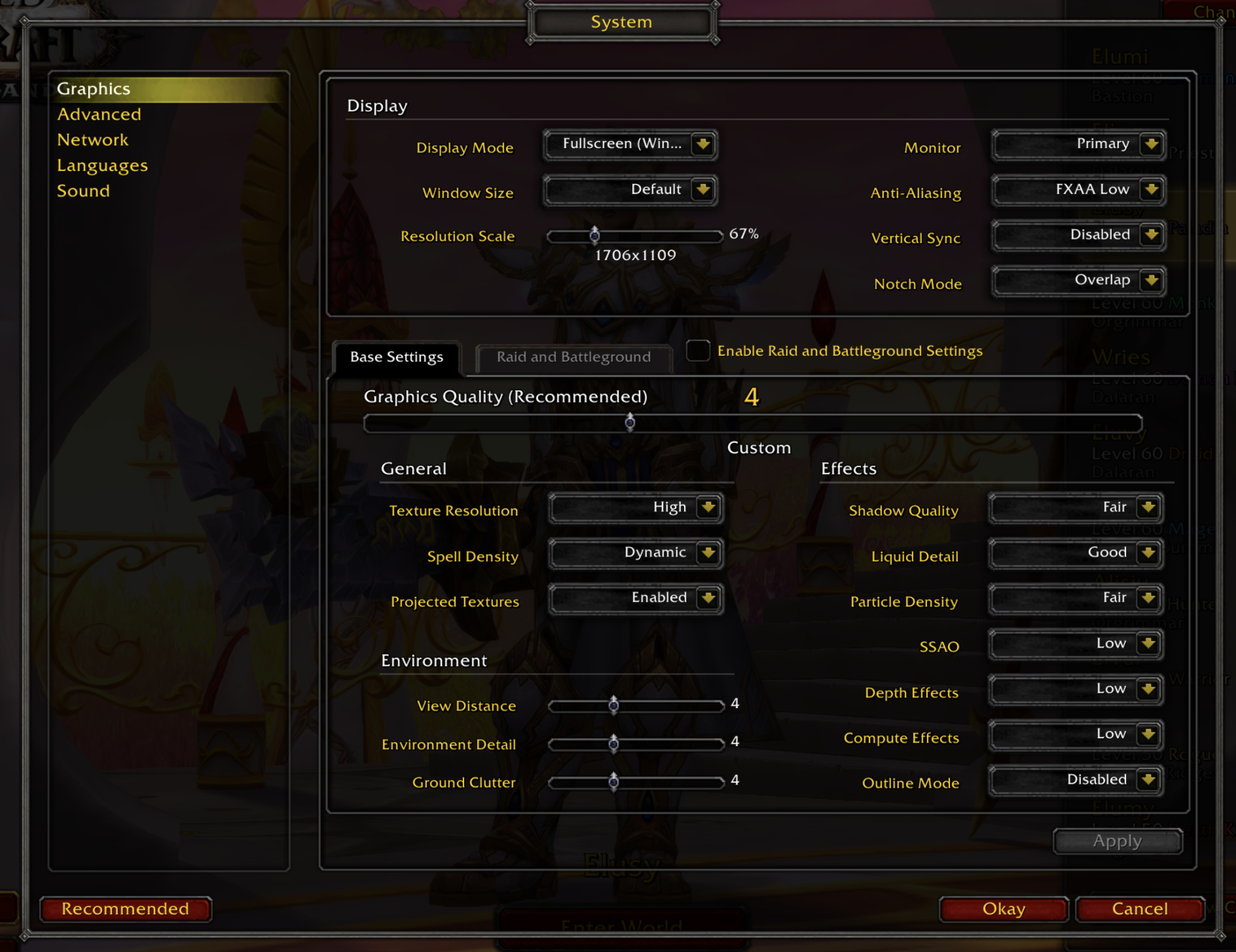Move the View Distance slider handle
This screenshot has height=952, width=1236.
[614, 705]
